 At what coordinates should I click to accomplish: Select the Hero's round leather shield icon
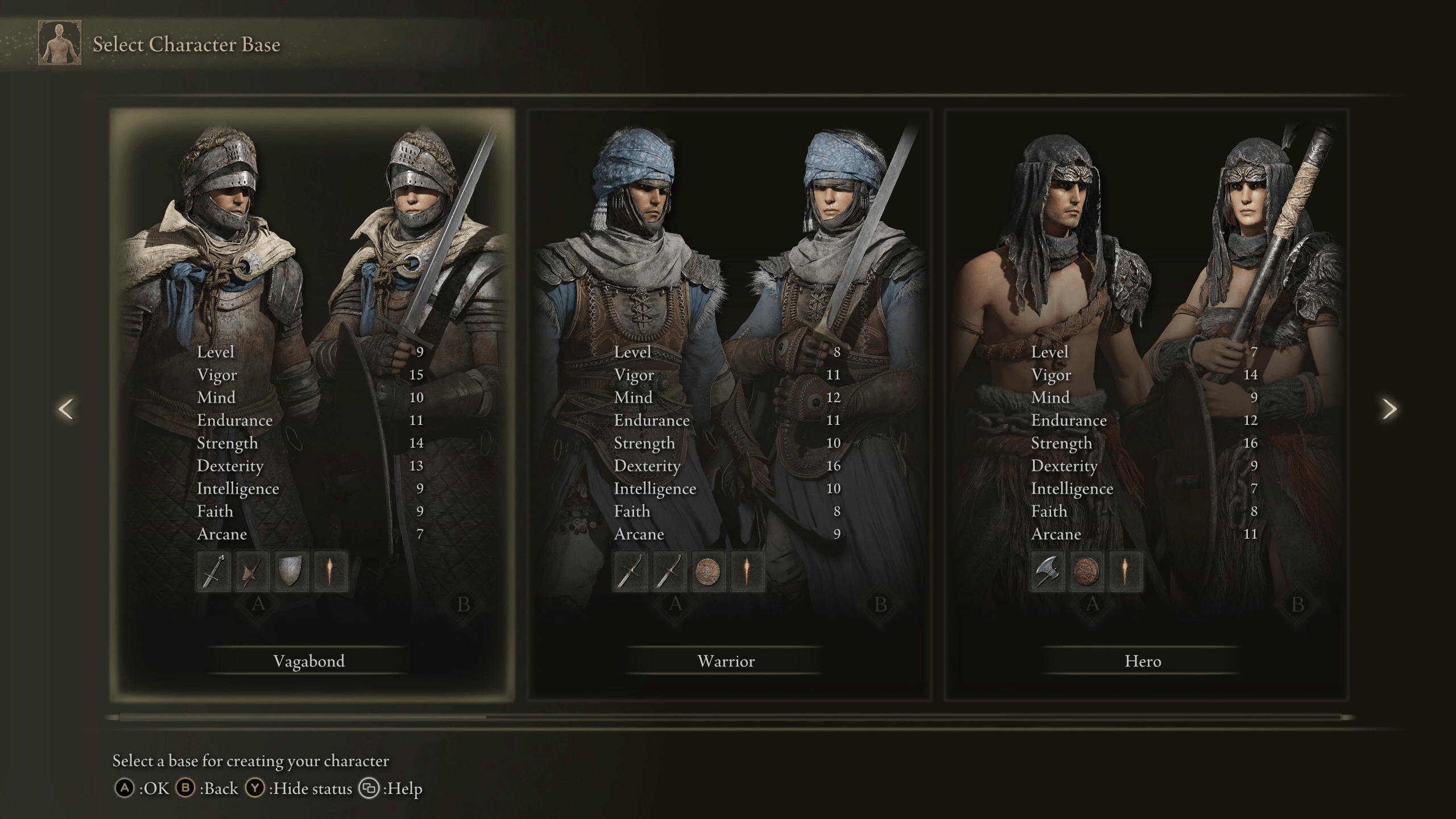[x=1086, y=571]
